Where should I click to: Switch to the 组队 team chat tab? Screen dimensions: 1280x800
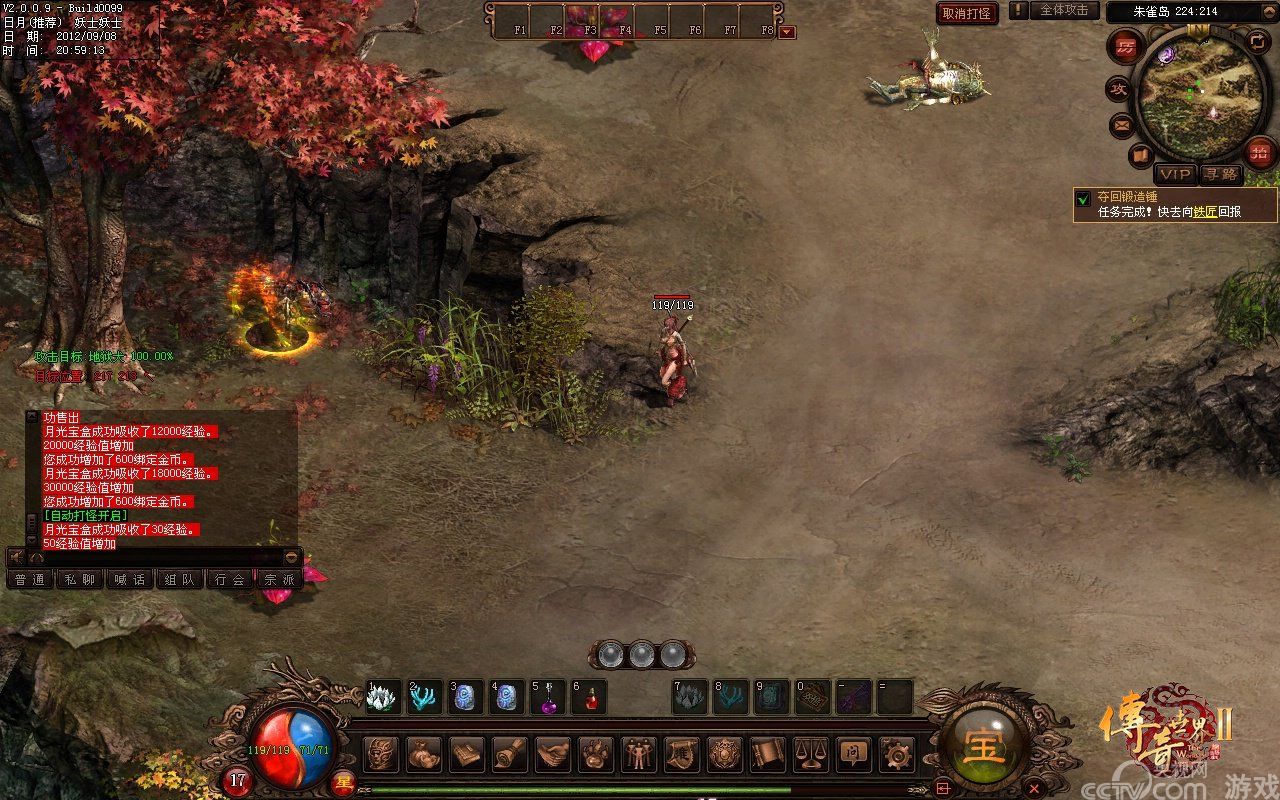pos(180,579)
